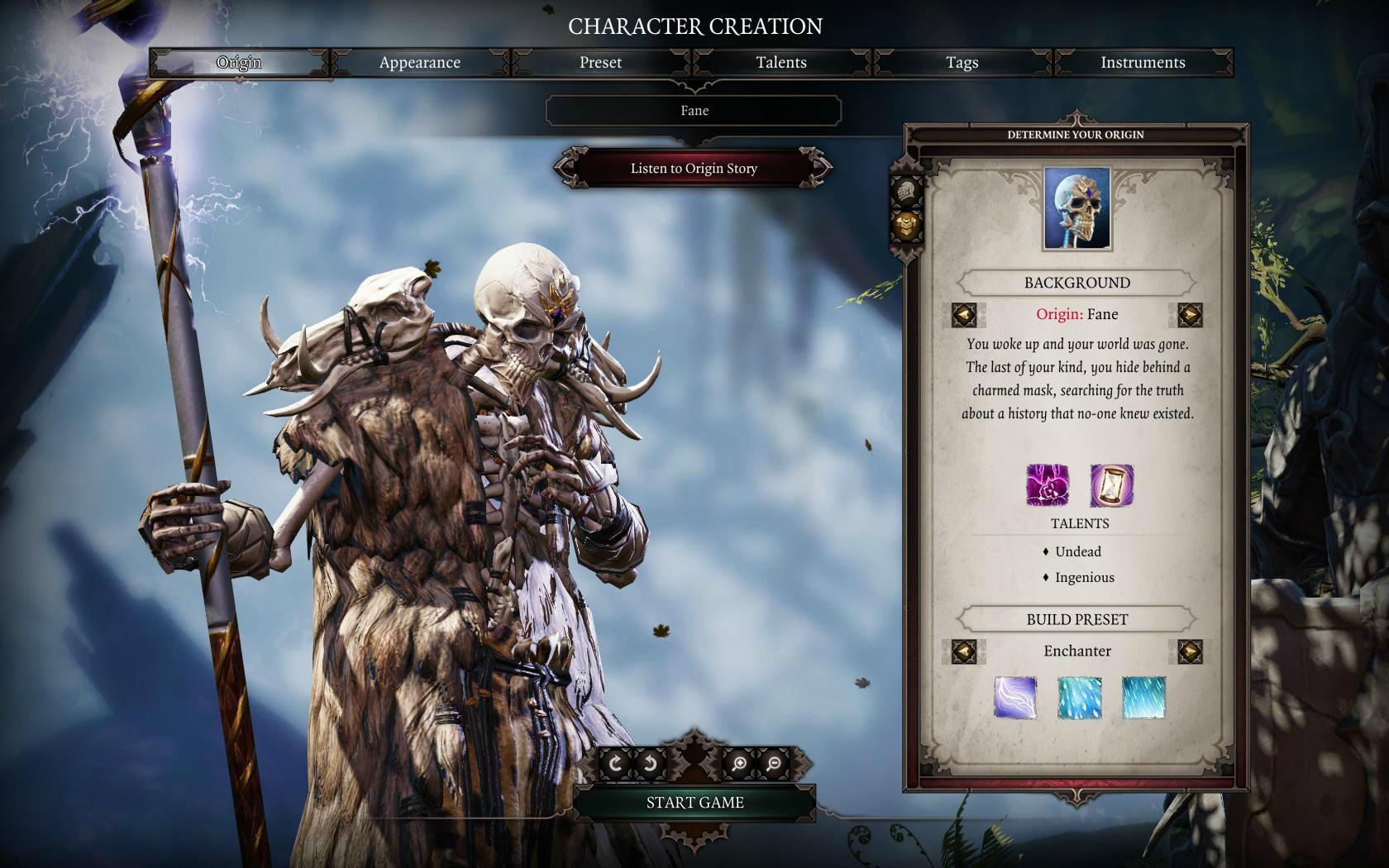1389x868 pixels.
Task: Rotate the character counter-clockwise
Action: [650, 764]
